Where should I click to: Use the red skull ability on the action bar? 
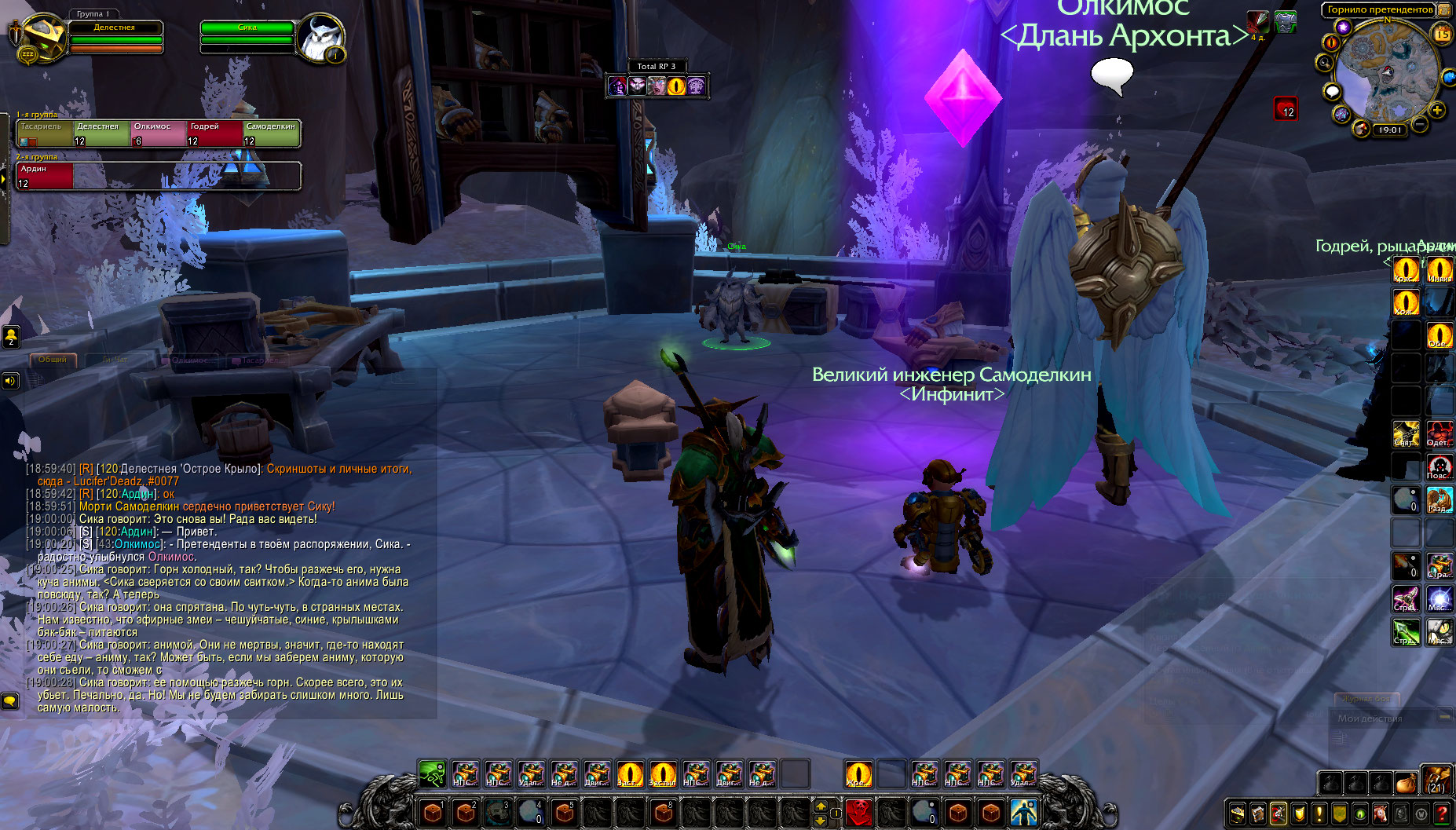(x=858, y=811)
